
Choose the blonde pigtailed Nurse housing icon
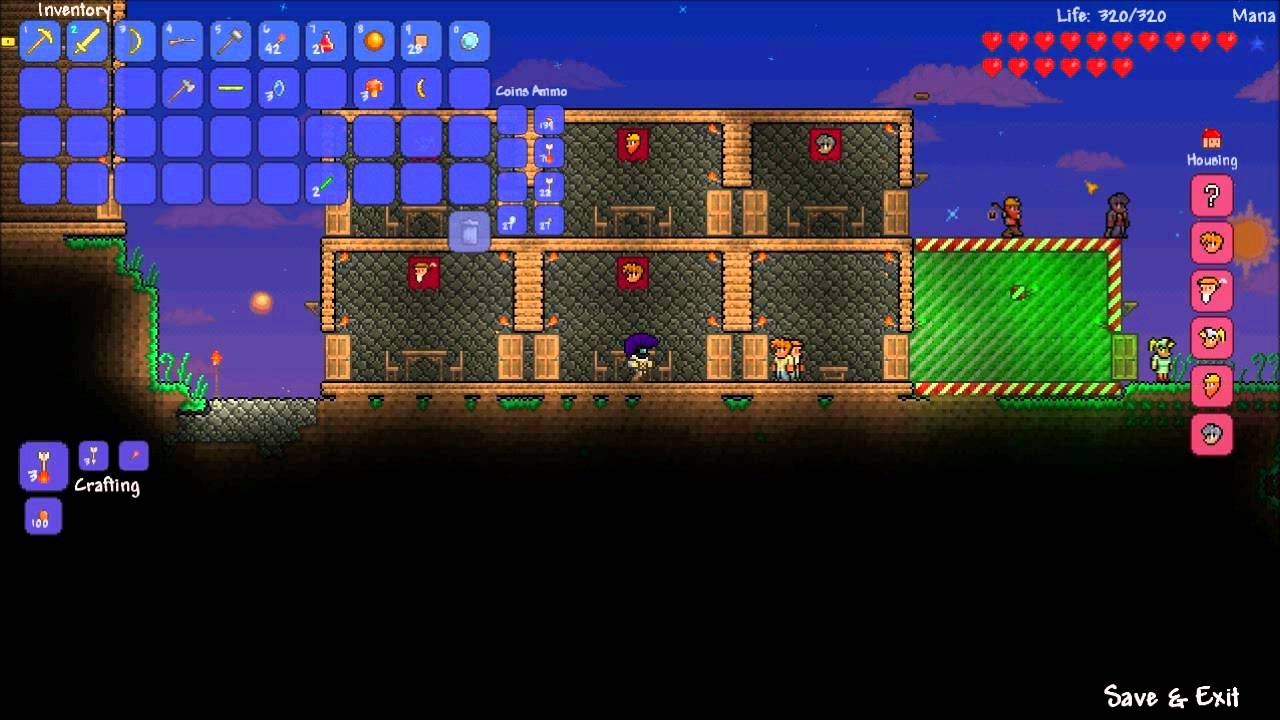point(1211,339)
